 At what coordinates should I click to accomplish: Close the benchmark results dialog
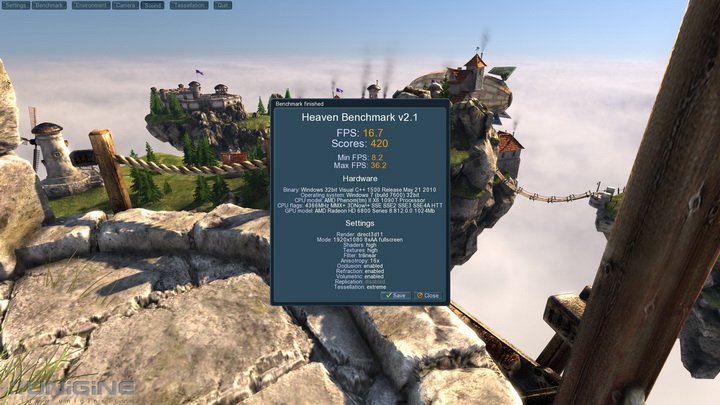coord(427,295)
